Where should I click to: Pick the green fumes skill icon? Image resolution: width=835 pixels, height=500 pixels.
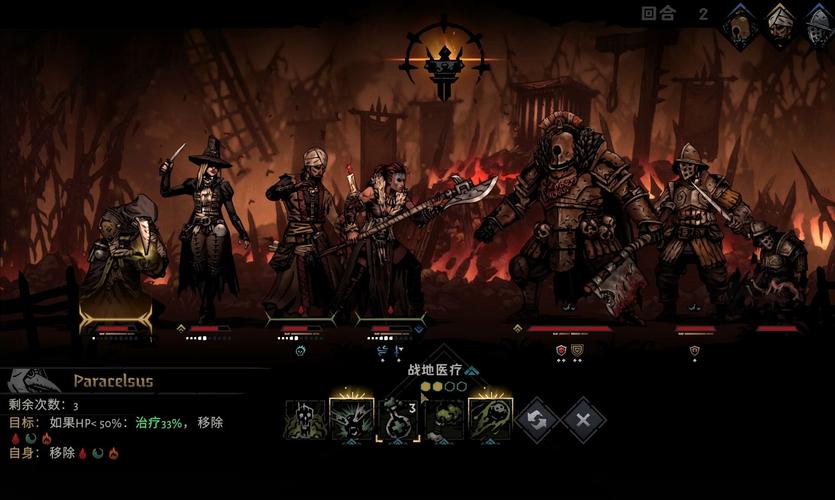443,420
